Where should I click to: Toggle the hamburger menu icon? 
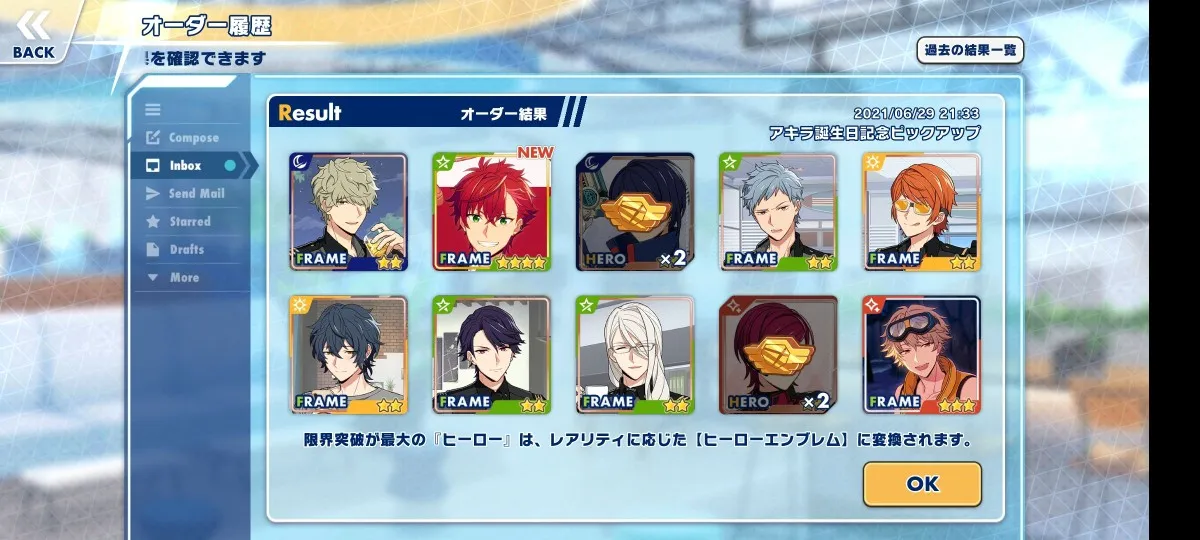pyautogui.click(x=153, y=110)
